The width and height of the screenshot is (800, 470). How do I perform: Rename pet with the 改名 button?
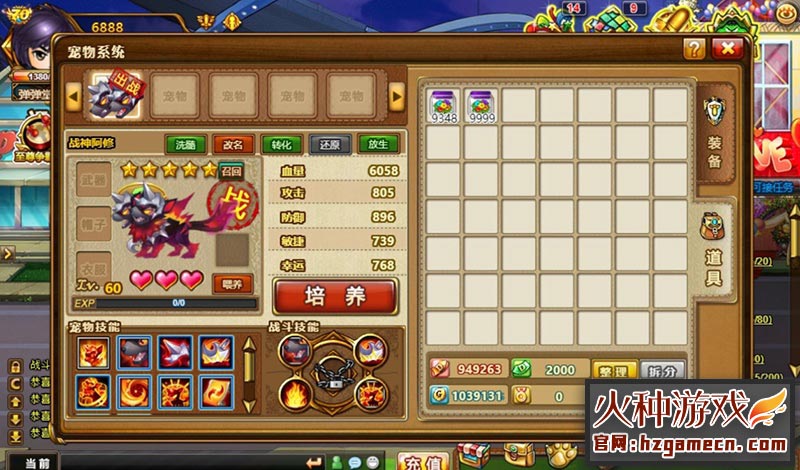click(x=233, y=144)
